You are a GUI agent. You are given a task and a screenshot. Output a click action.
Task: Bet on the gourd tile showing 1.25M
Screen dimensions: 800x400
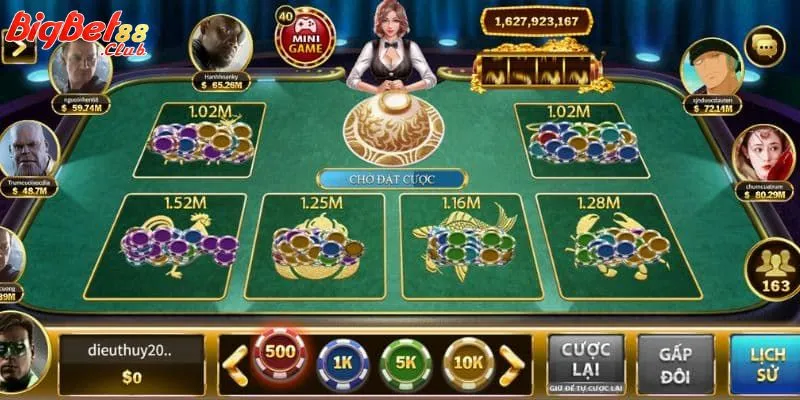[320, 246]
